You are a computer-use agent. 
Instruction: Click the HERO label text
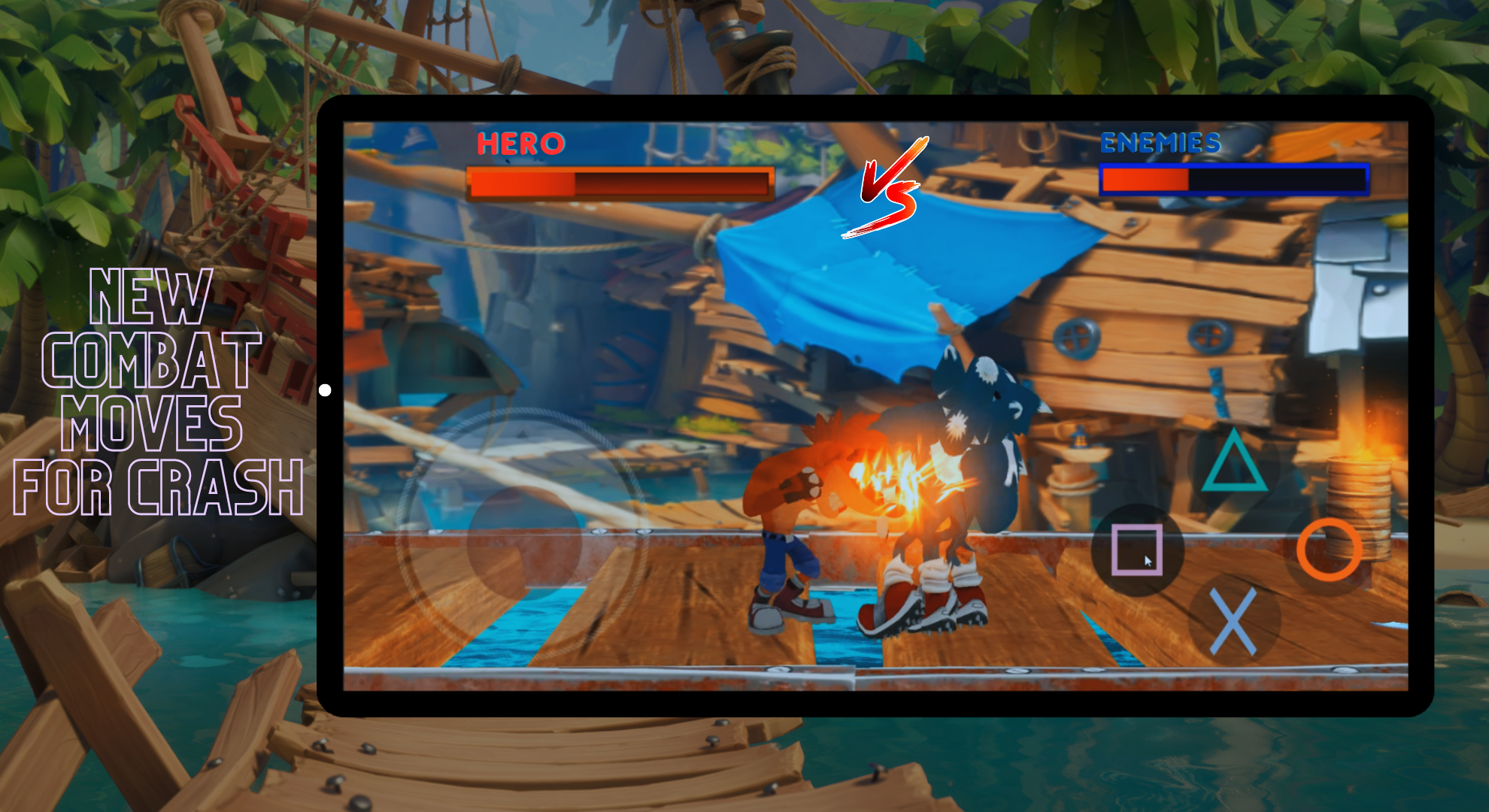pyautogui.click(x=520, y=143)
